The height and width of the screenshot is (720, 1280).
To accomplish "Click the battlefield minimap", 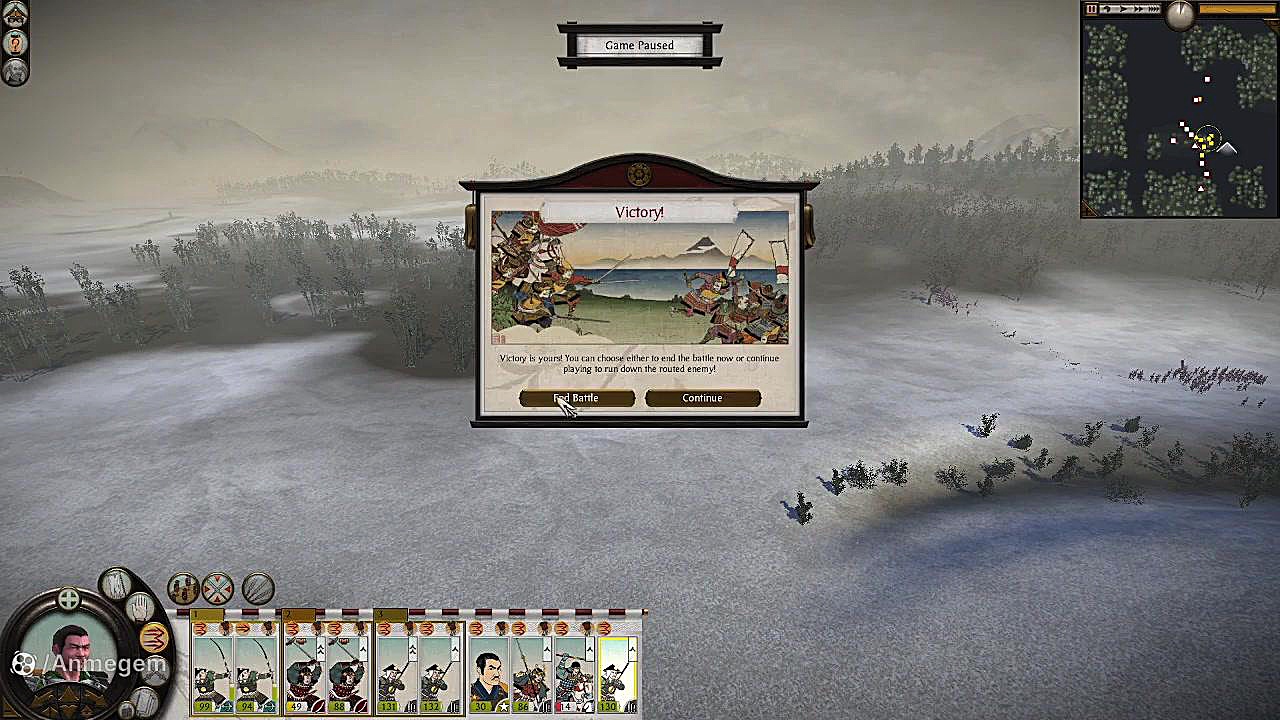I will pyautogui.click(x=1180, y=120).
